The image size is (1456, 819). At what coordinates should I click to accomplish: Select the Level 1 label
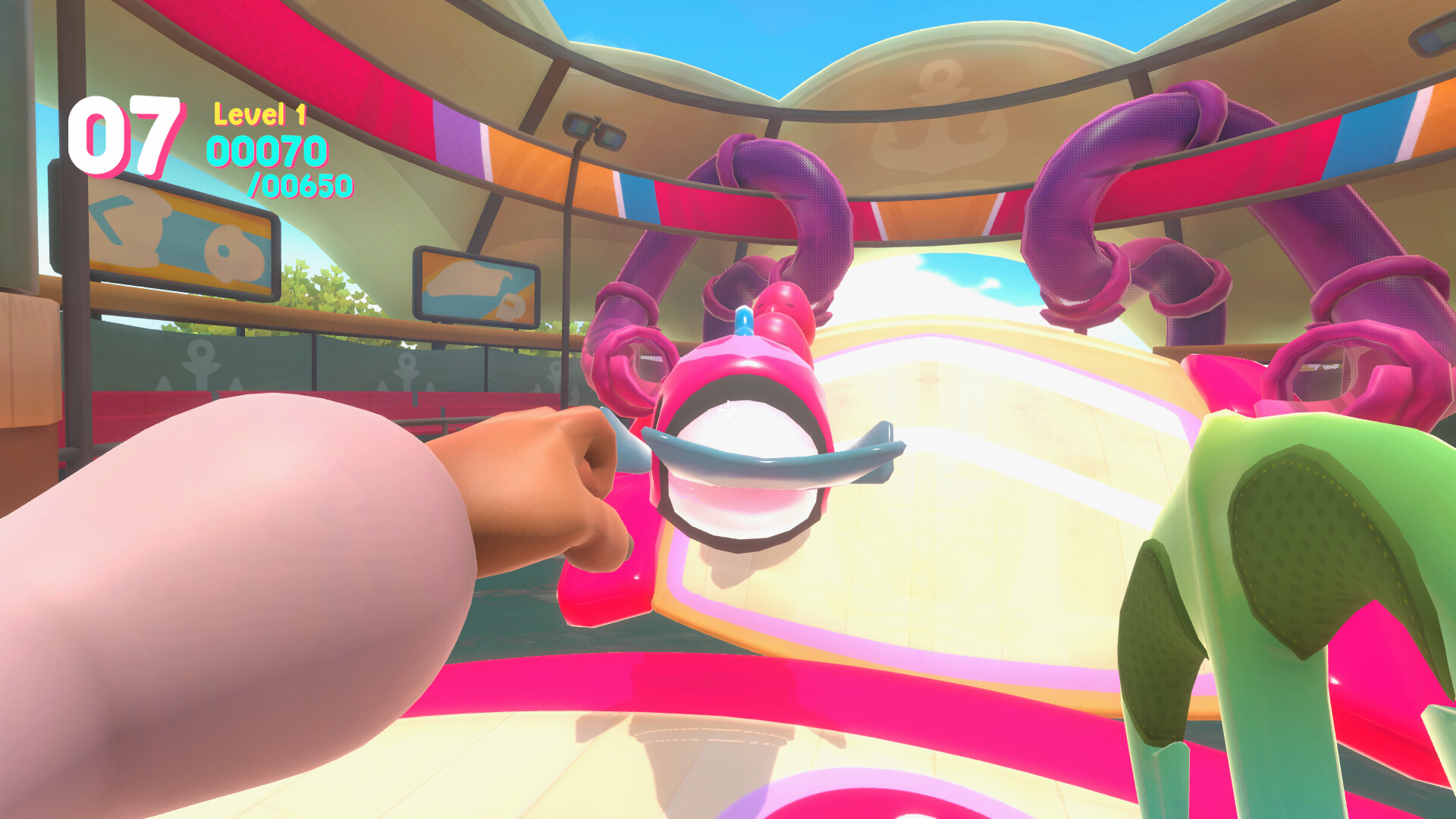[x=259, y=114]
